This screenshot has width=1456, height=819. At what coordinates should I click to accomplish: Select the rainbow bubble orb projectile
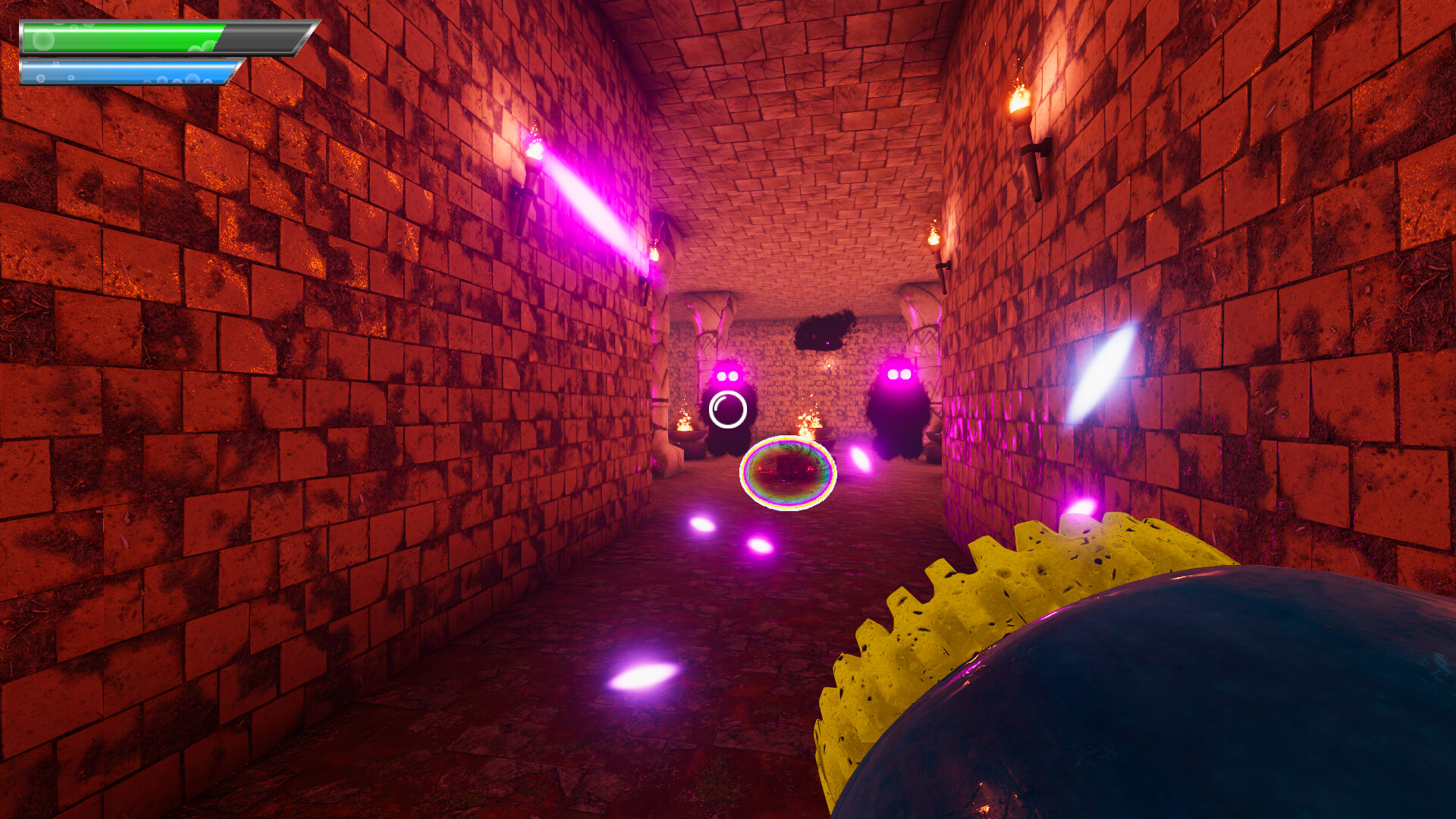[x=787, y=474]
